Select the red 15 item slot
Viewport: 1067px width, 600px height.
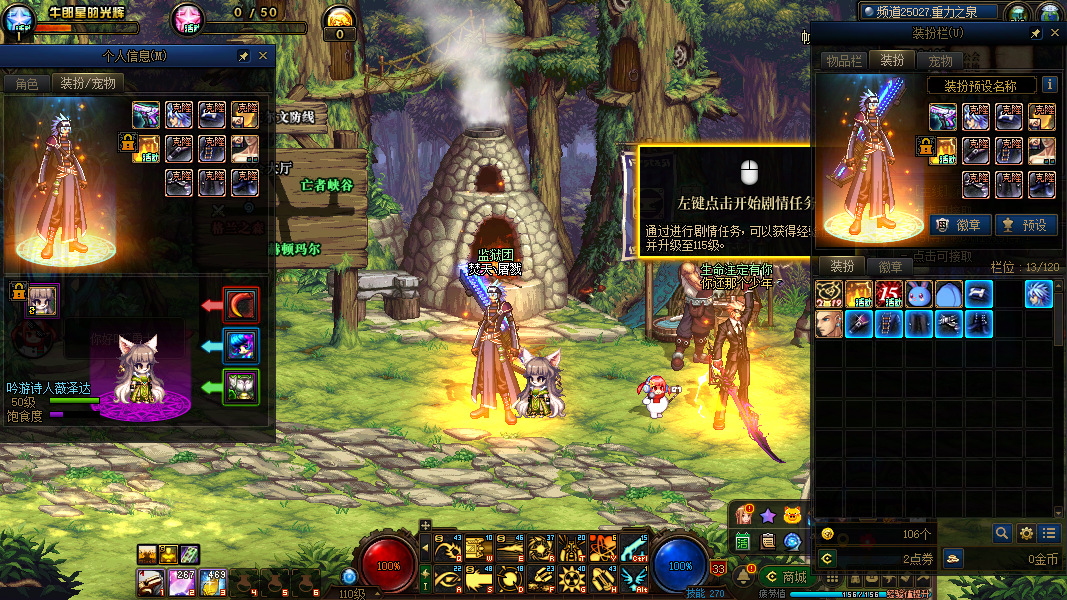click(x=889, y=294)
